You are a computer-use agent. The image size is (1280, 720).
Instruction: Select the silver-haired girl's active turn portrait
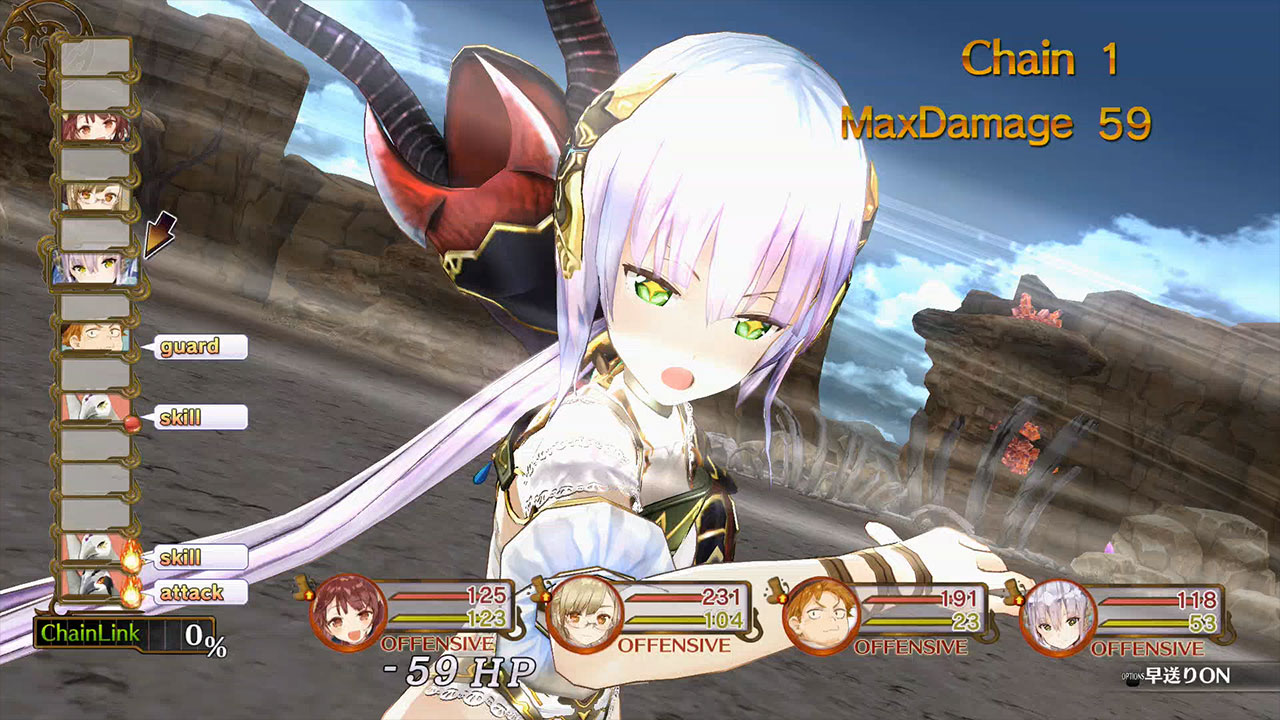[x=92, y=267]
